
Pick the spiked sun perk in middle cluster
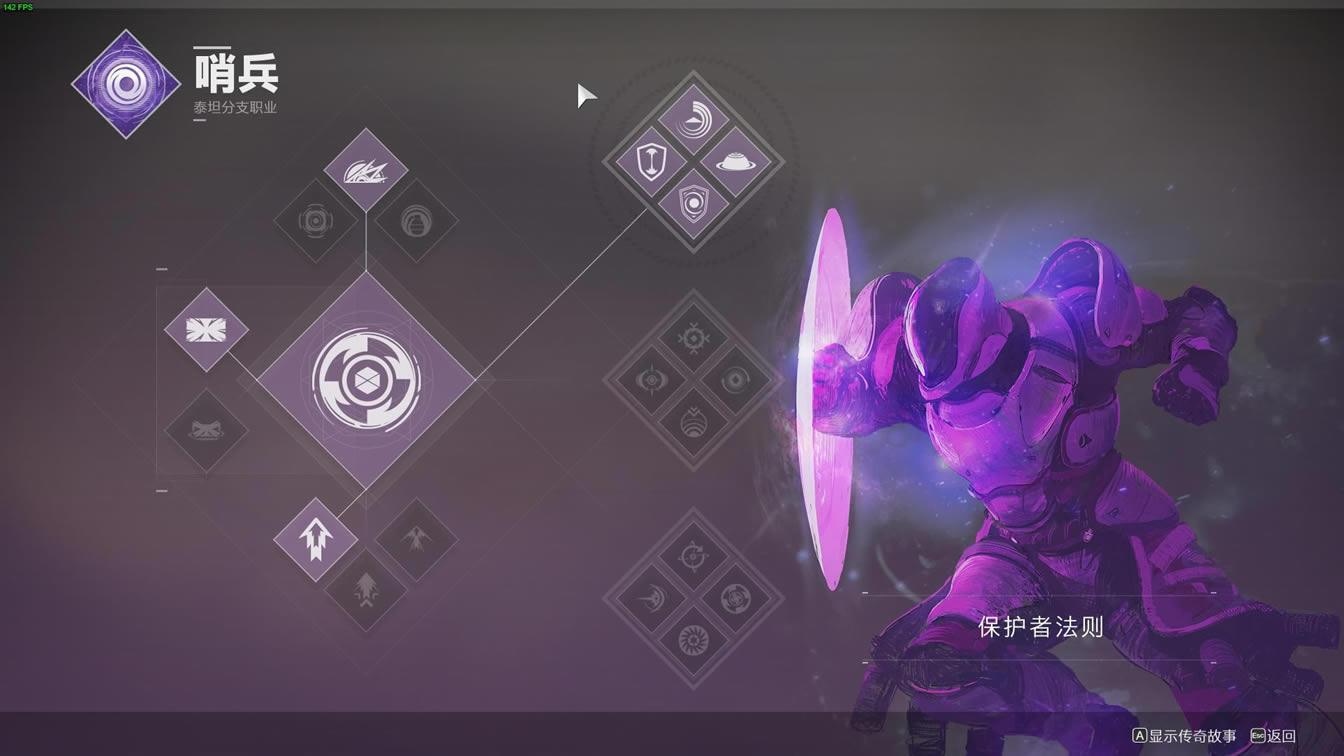coord(693,338)
